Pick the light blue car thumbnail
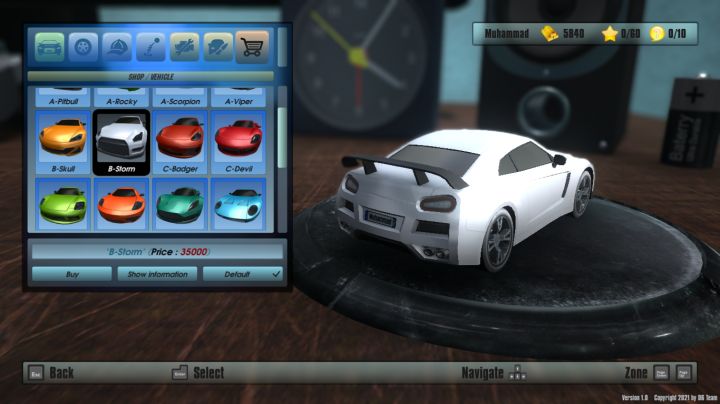Viewport: 720px width, 404px height. [238, 205]
